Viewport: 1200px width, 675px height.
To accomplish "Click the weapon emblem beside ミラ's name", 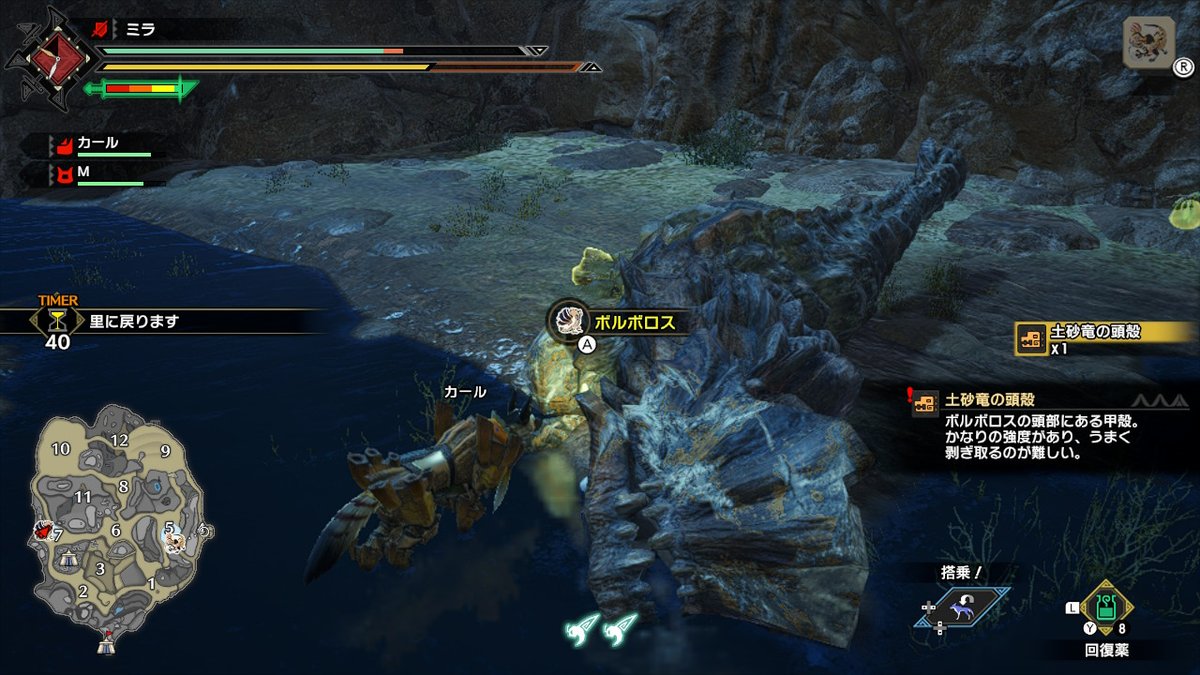I will click(41, 57).
